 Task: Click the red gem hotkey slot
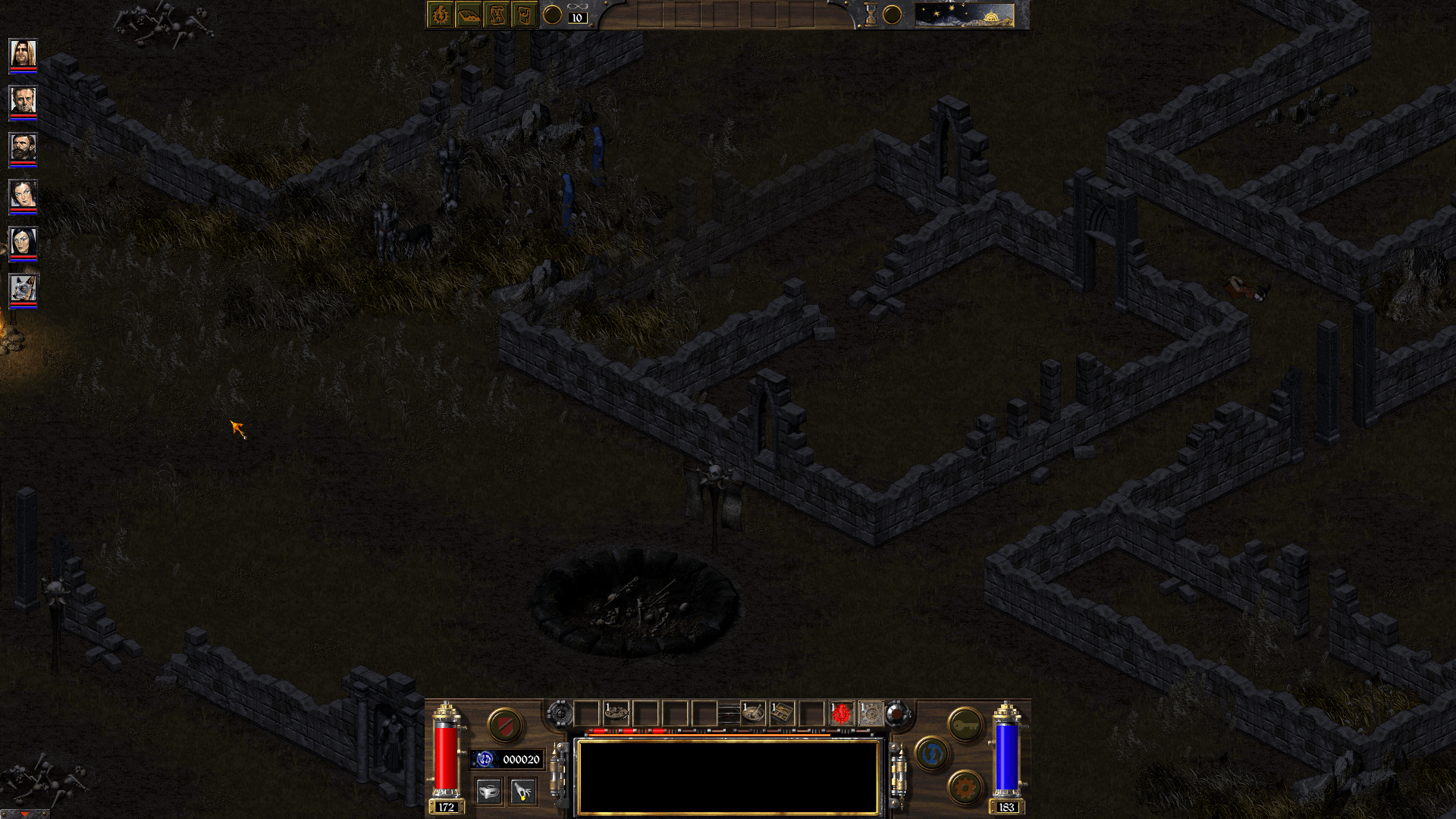pyautogui.click(x=840, y=713)
